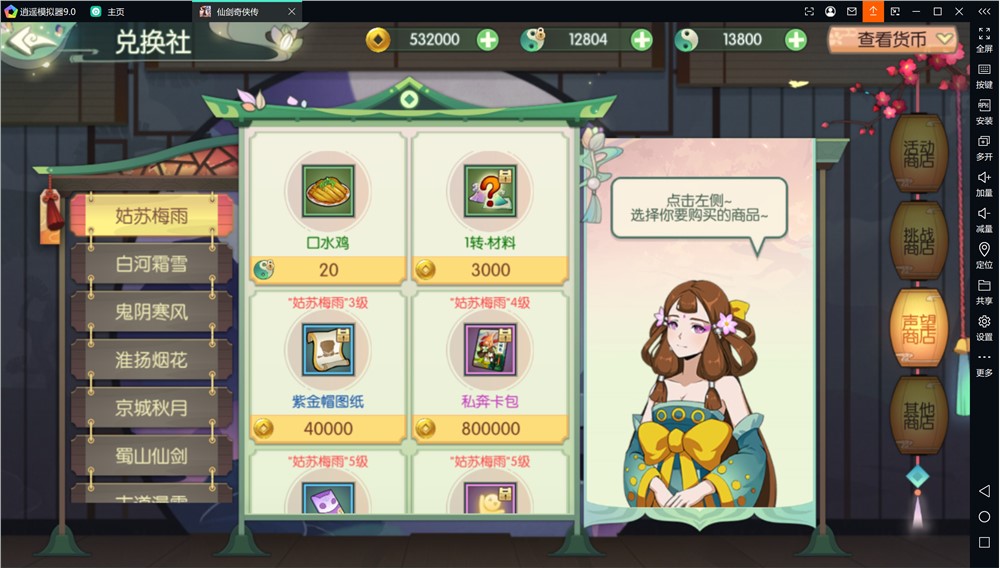Open the 查看货币 currency dropdown
Image resolution: width=1000 pixels, height=568 pixels.
pyautogui.click(x=893, y=40)
